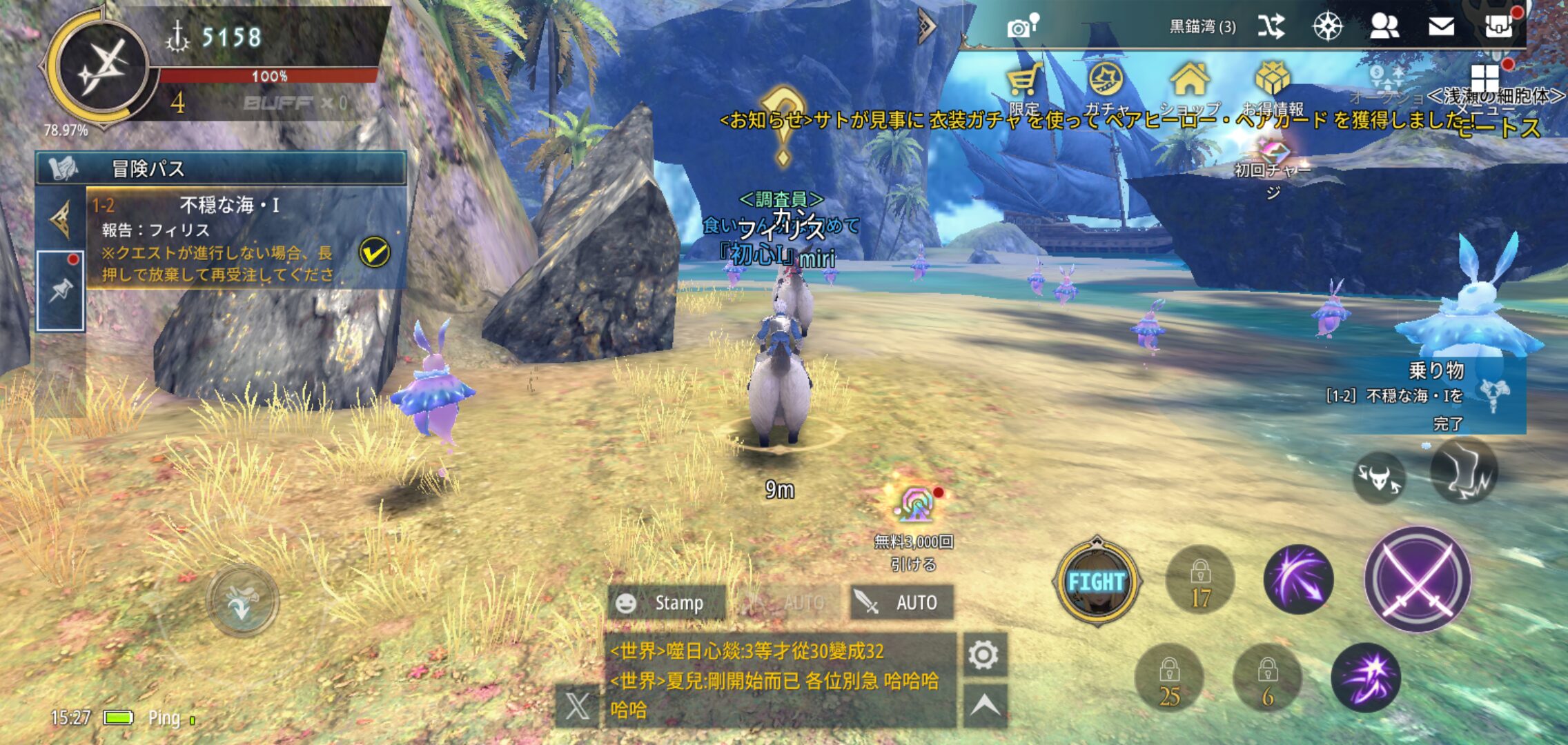Viewport: 1568px width, 745px height.
Task: Open the Shop house icon
Action: point(1189,83)
